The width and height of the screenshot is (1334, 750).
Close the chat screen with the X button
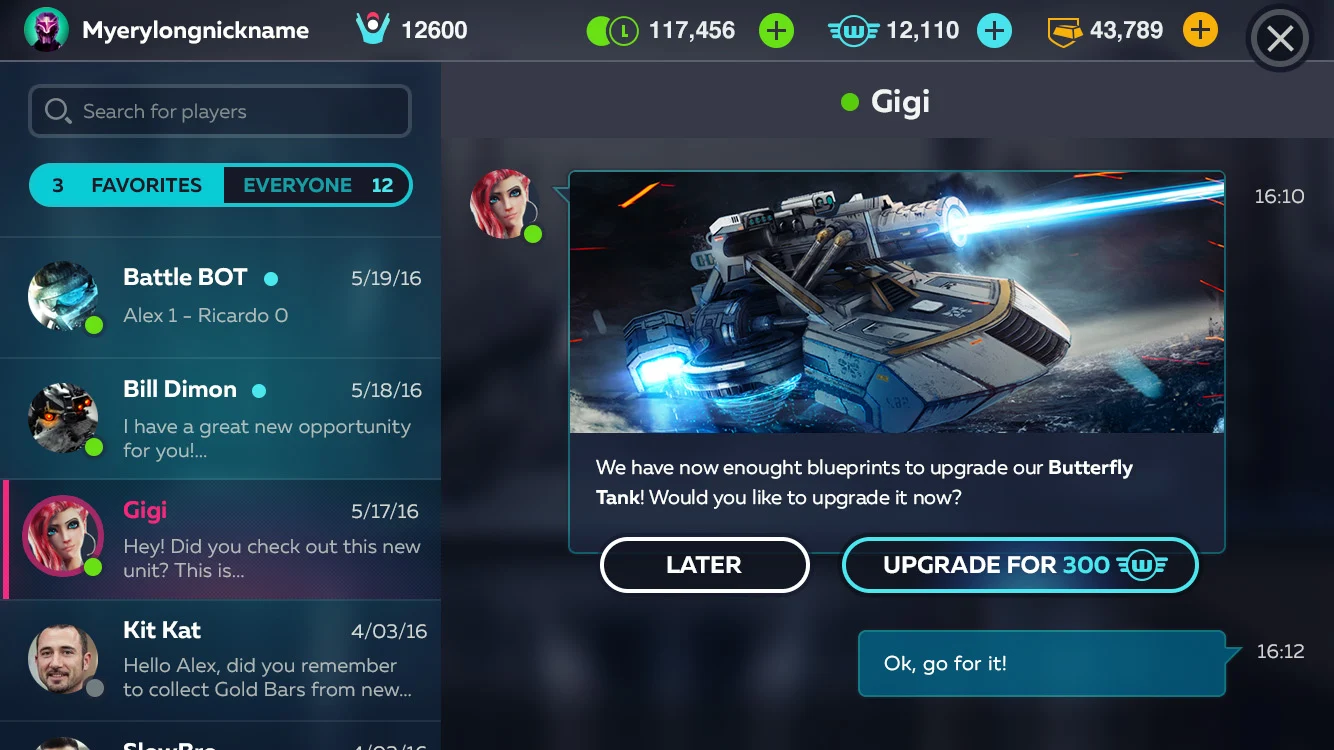click(1280, 39)
